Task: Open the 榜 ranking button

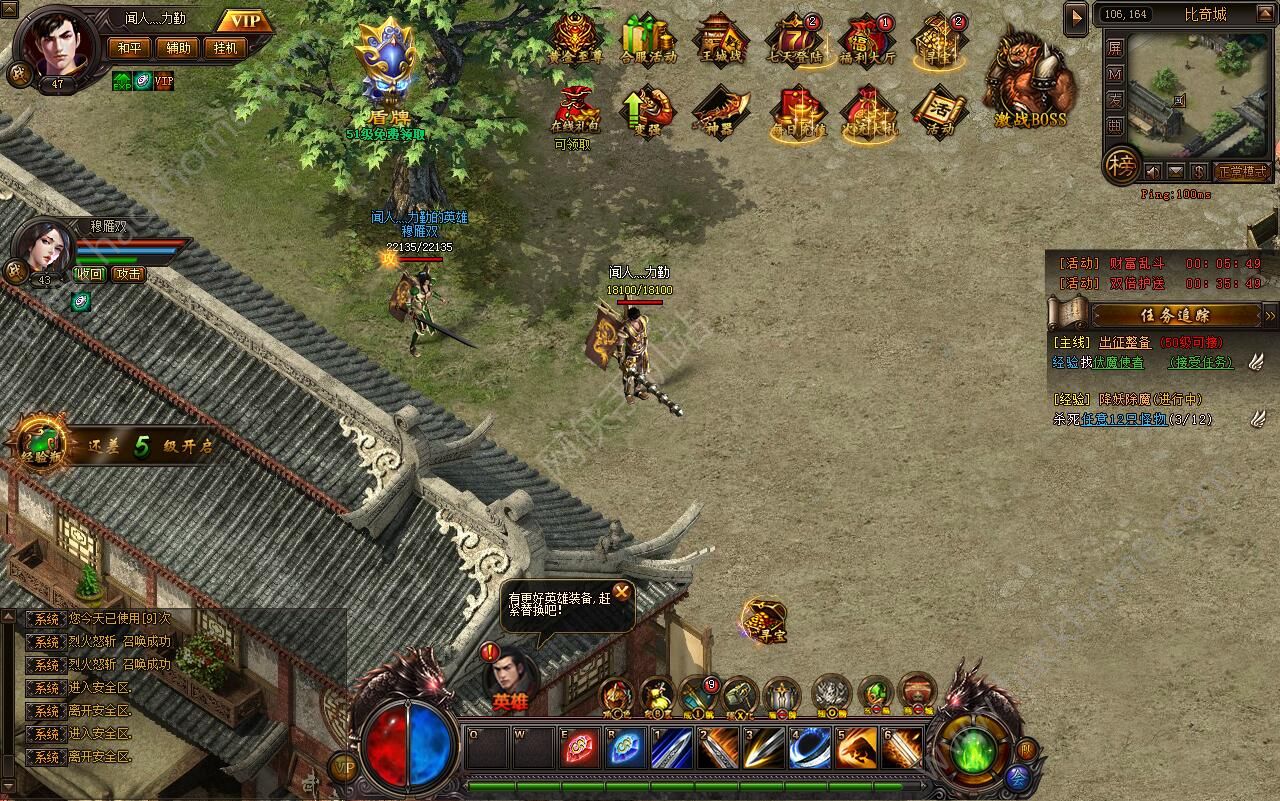Action: [x=1120, y=167]
